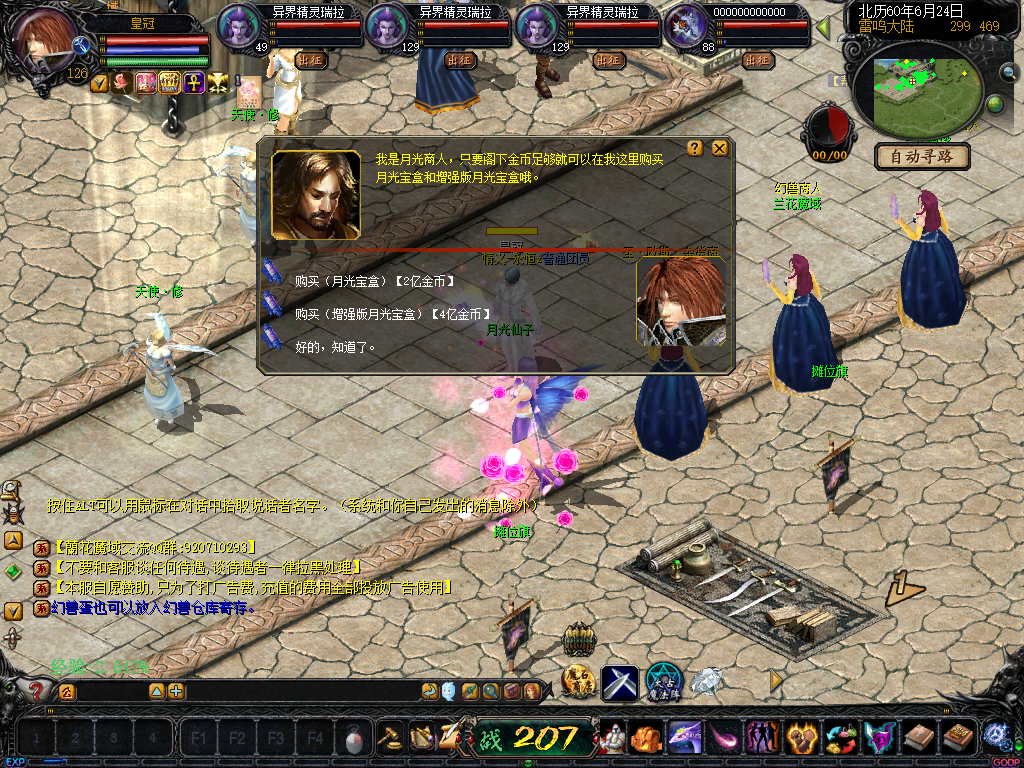The height and width of the screenshot is (768, 1024).
Task: Open help with the red question mark
Action: point(37,690)
